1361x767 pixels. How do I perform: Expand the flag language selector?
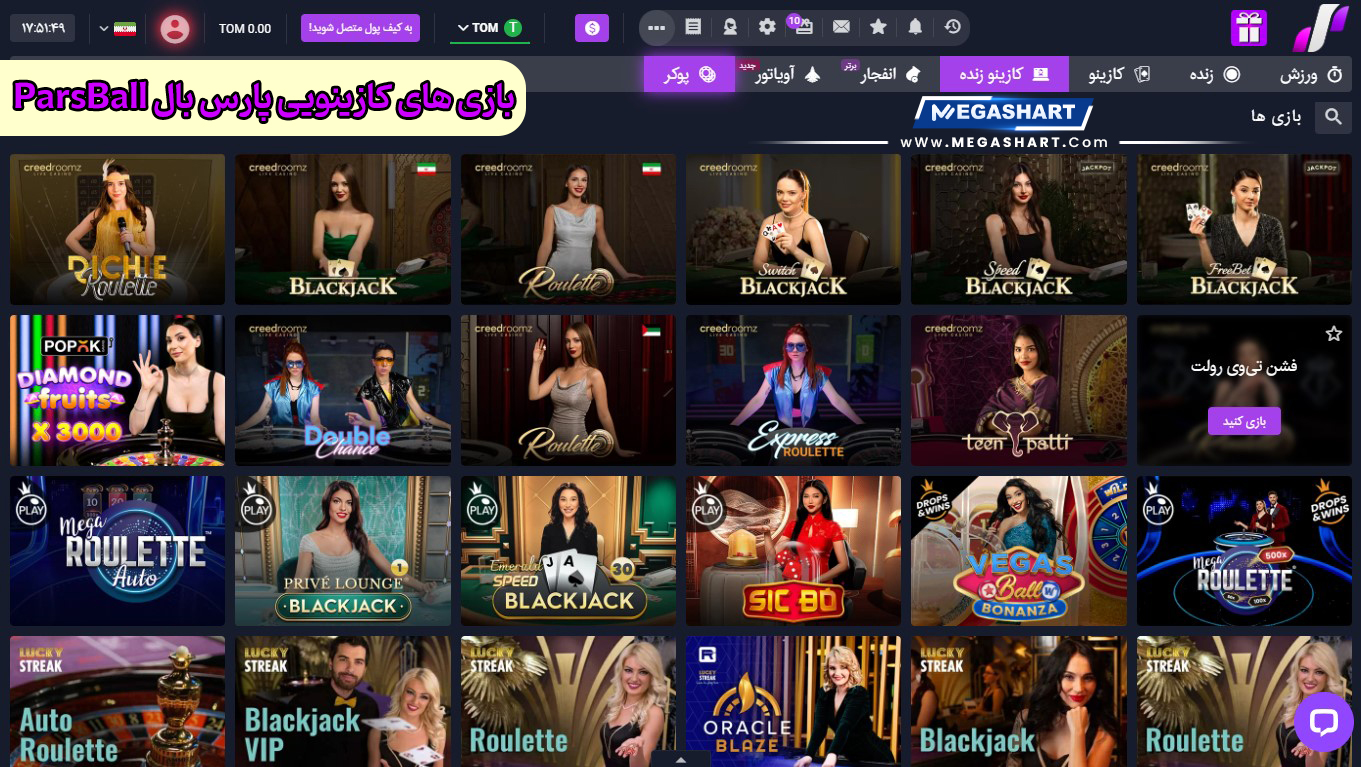[x=115, y=28]
